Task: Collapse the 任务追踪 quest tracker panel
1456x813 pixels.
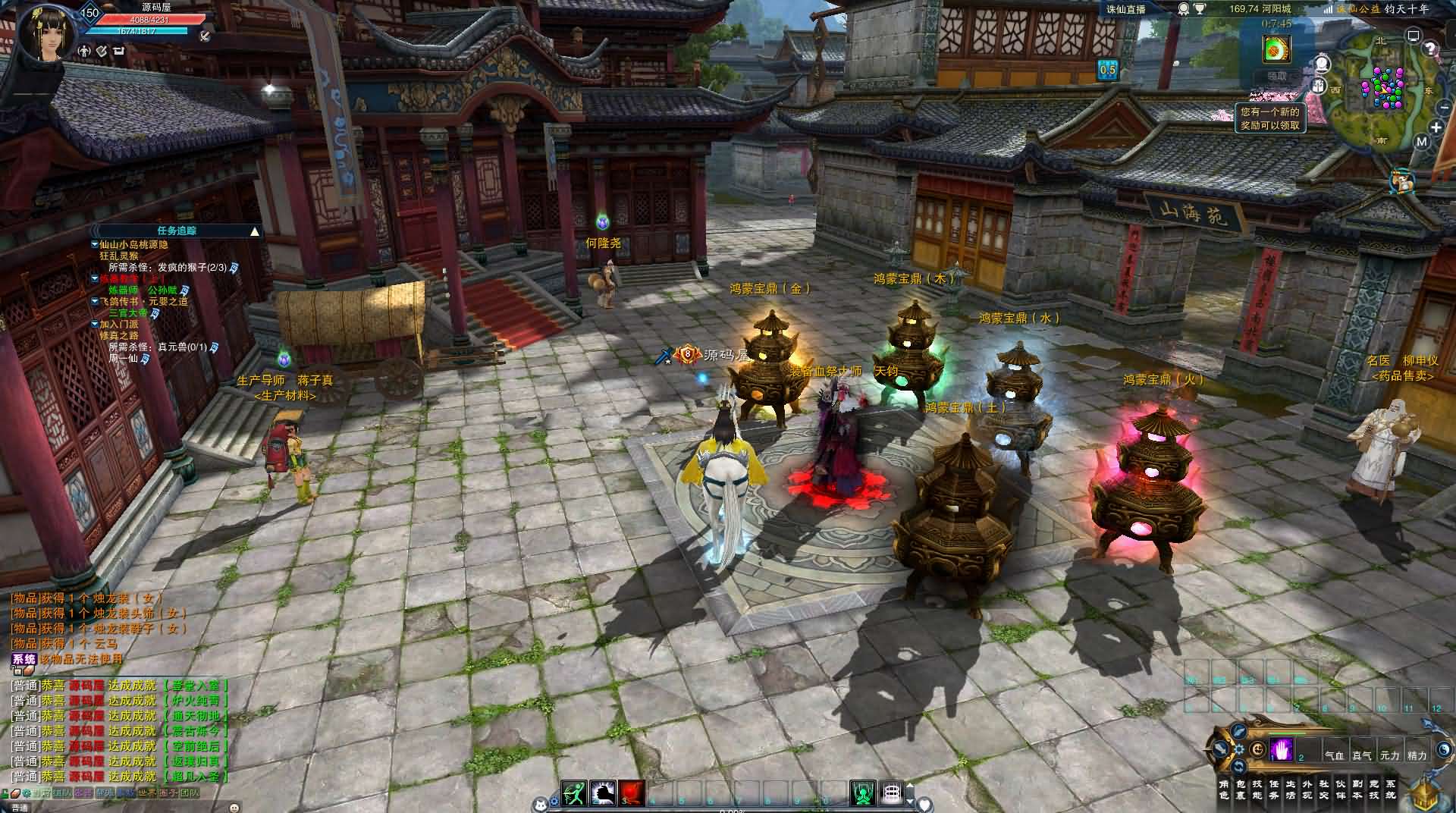Action: coord(255,231)
